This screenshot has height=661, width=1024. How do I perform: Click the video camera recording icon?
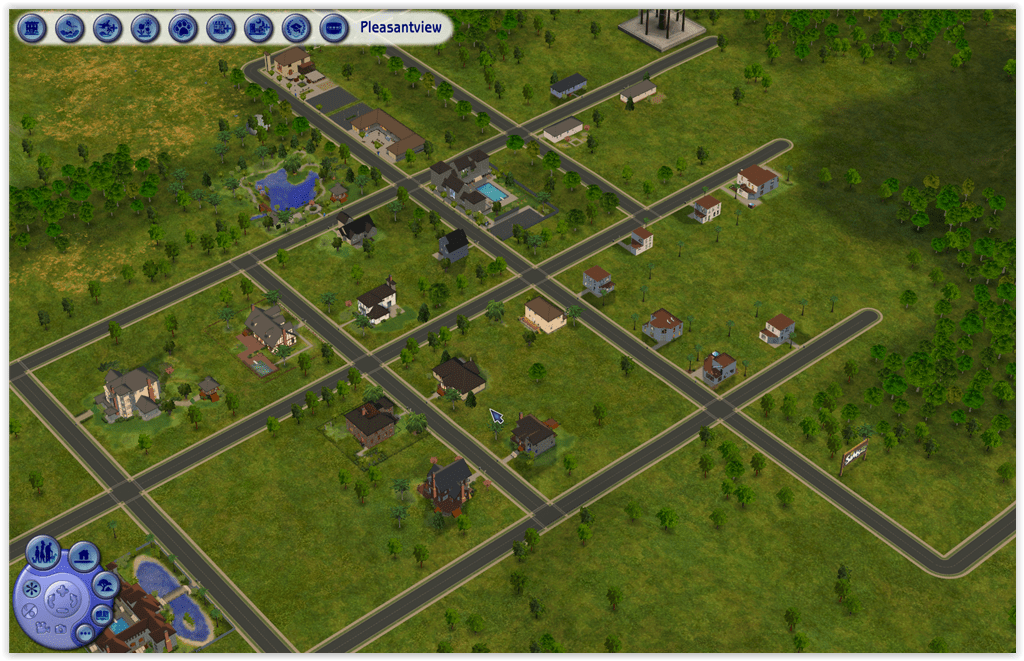pyautogui.click(x=41, y=627)
